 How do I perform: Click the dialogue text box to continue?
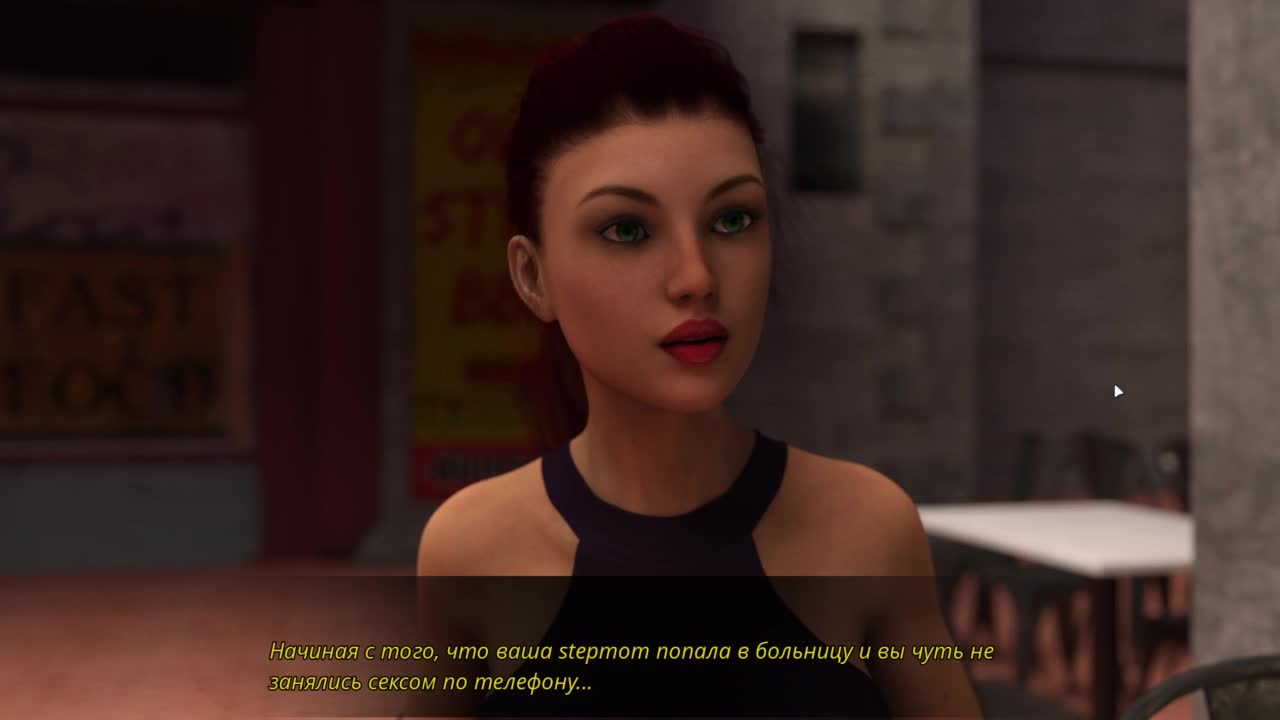point(632,666)
